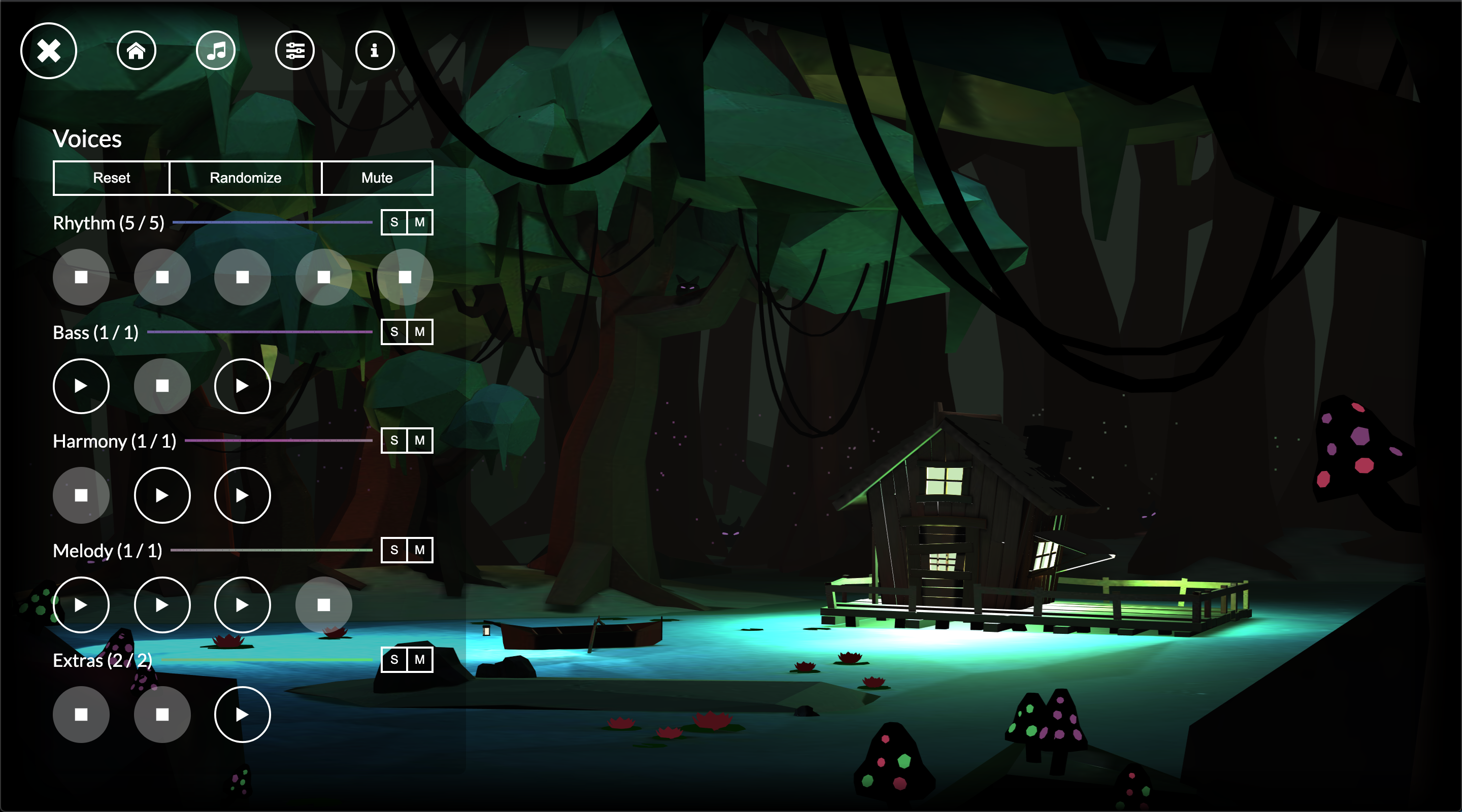
Task: Mute all voices button
Action: click(377, 178)
